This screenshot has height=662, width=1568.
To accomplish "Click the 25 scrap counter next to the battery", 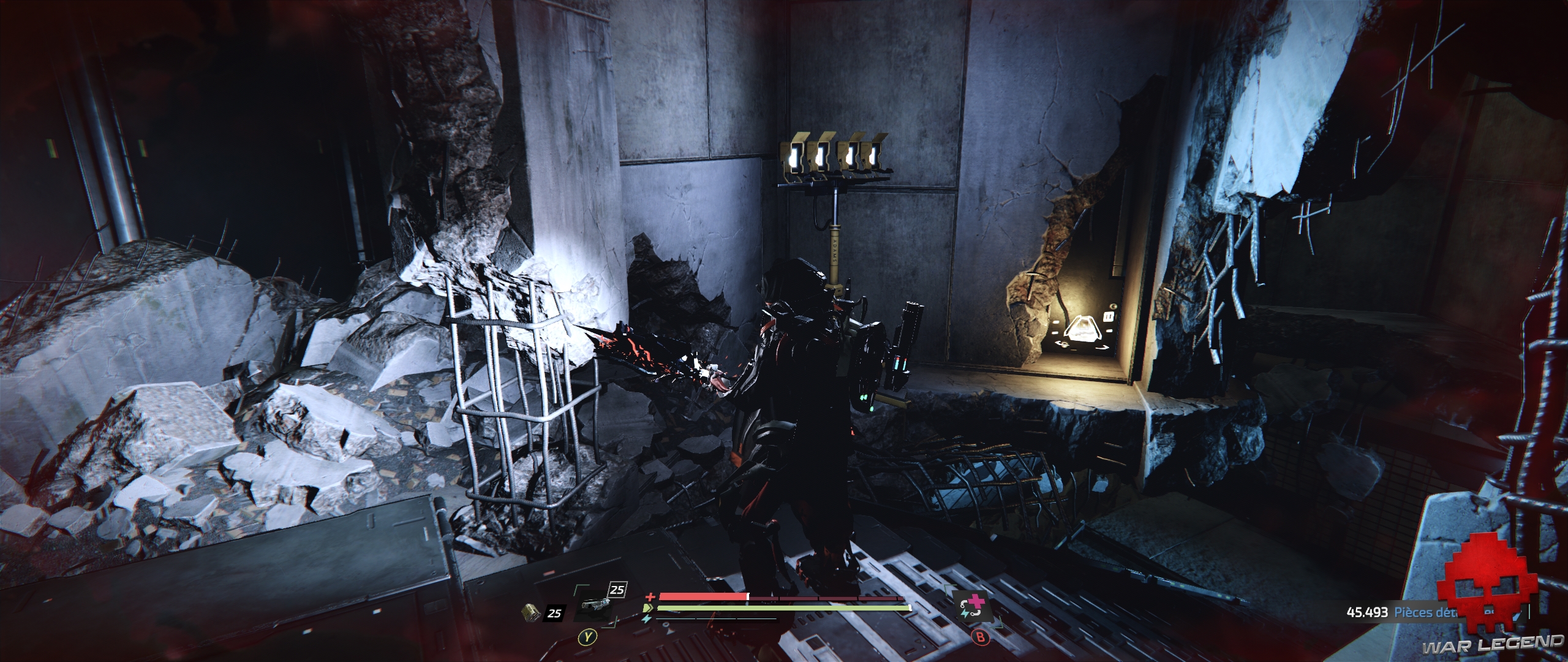I will pyautogui.click(x=554, y=614).
